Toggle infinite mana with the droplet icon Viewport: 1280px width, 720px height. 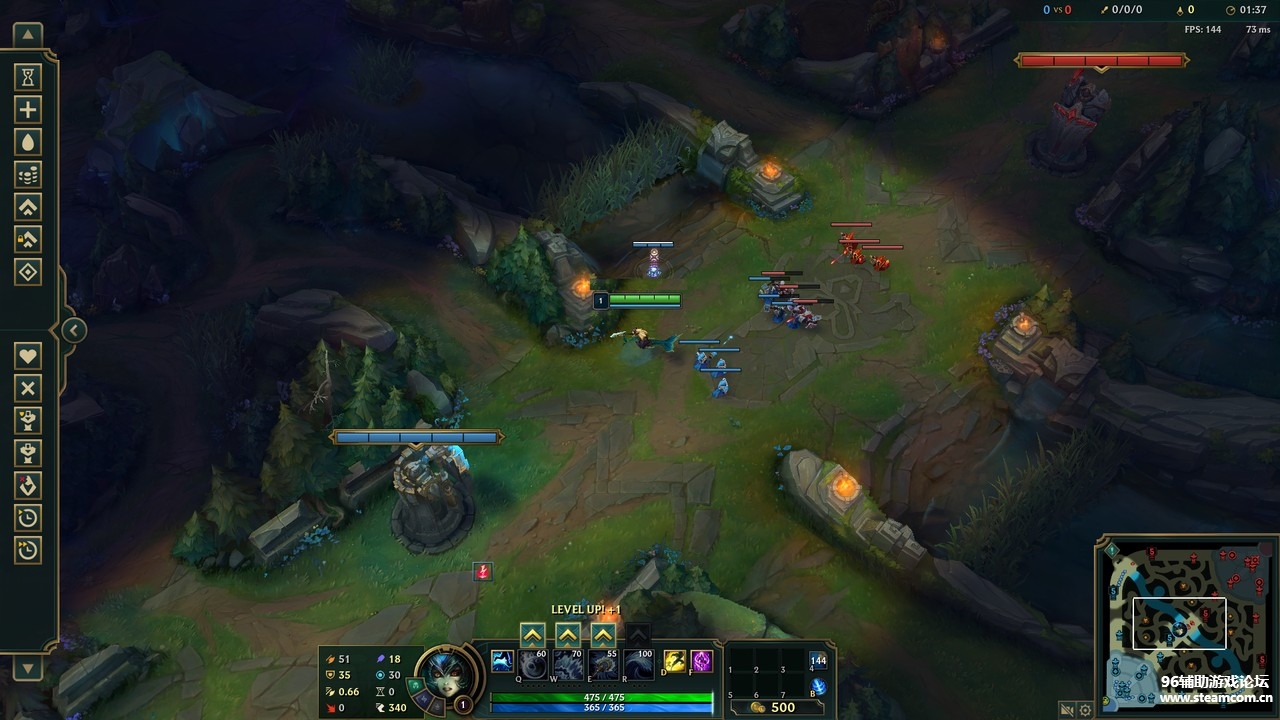[x=27, y=141]
